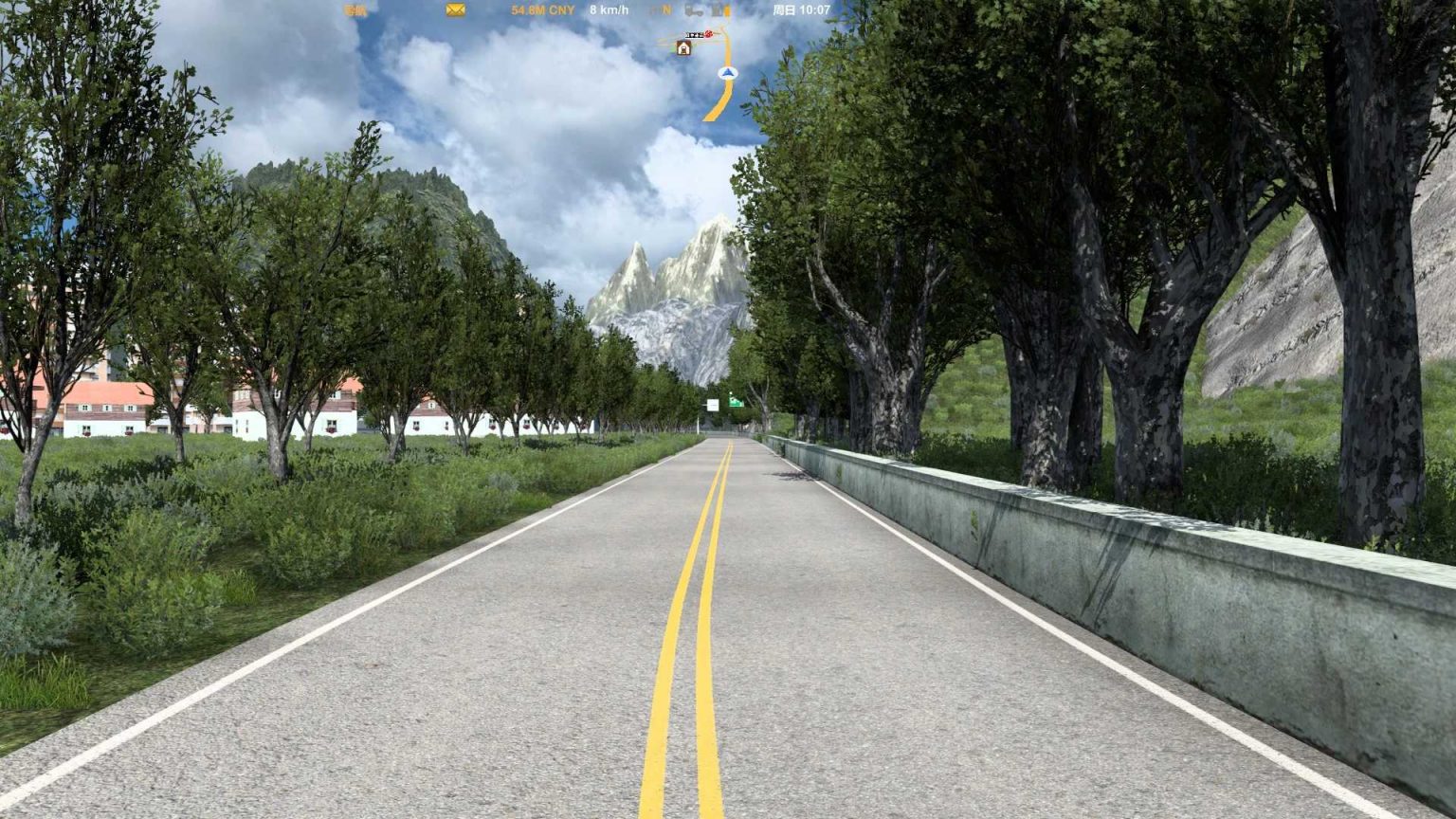Screen dimensions: 1456x819
Task: Click the compass N heading indicator
Action: point(666,10)
